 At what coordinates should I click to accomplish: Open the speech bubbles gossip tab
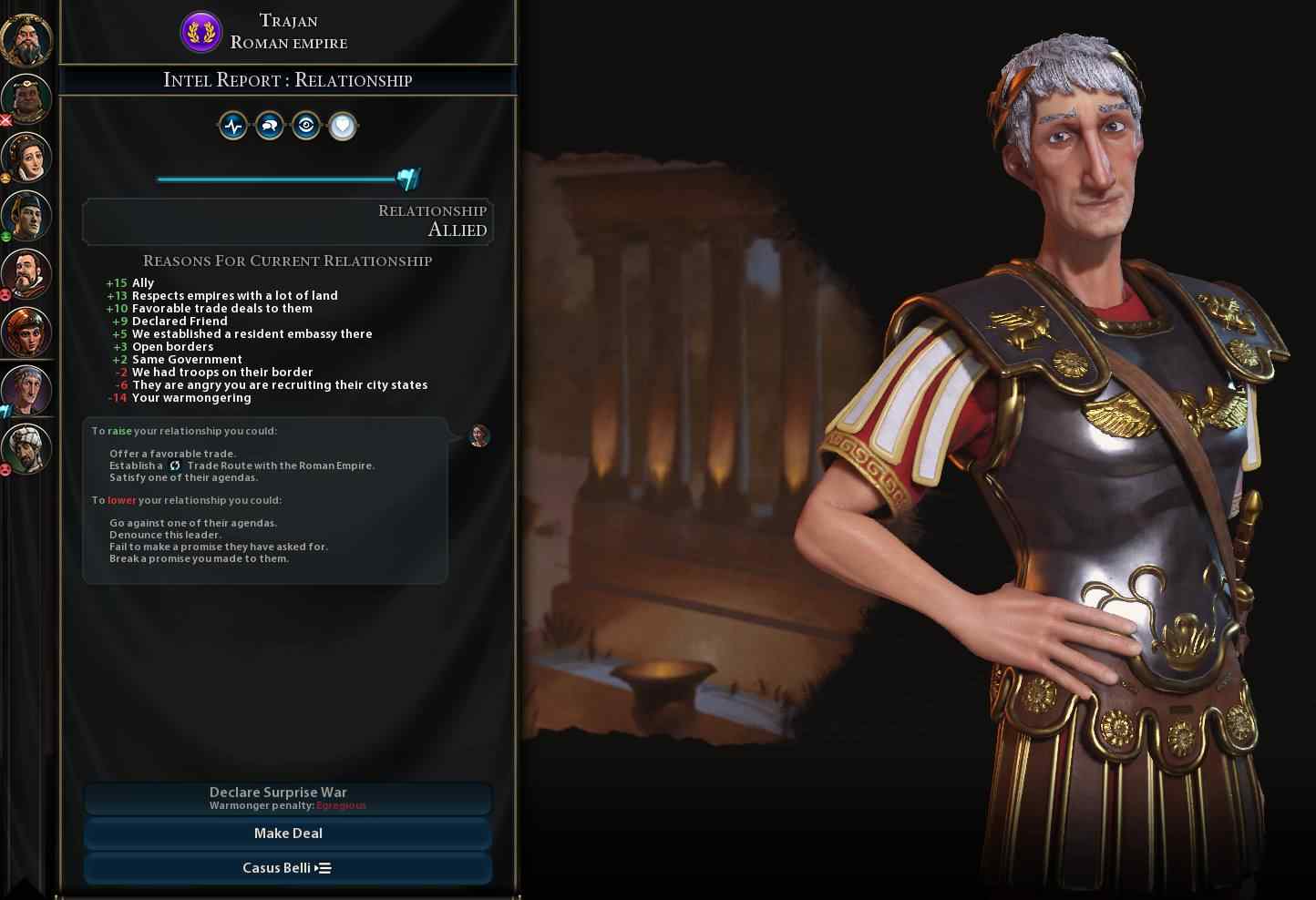point(270,125)
